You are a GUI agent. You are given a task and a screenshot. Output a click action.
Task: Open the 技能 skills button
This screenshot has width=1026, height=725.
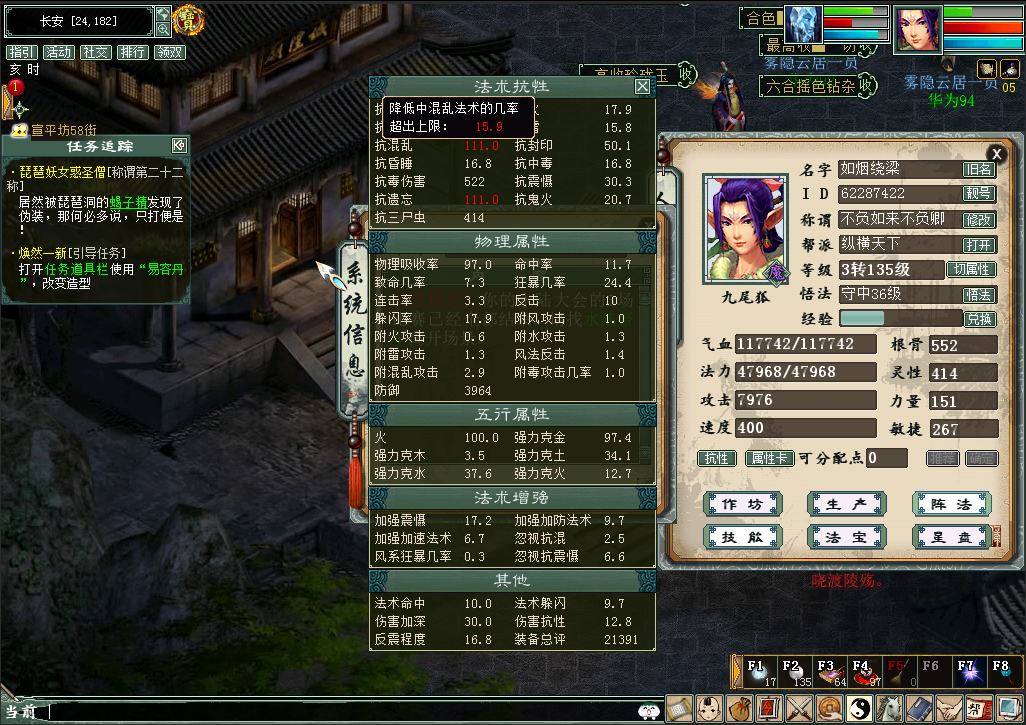tap(743, 537)
